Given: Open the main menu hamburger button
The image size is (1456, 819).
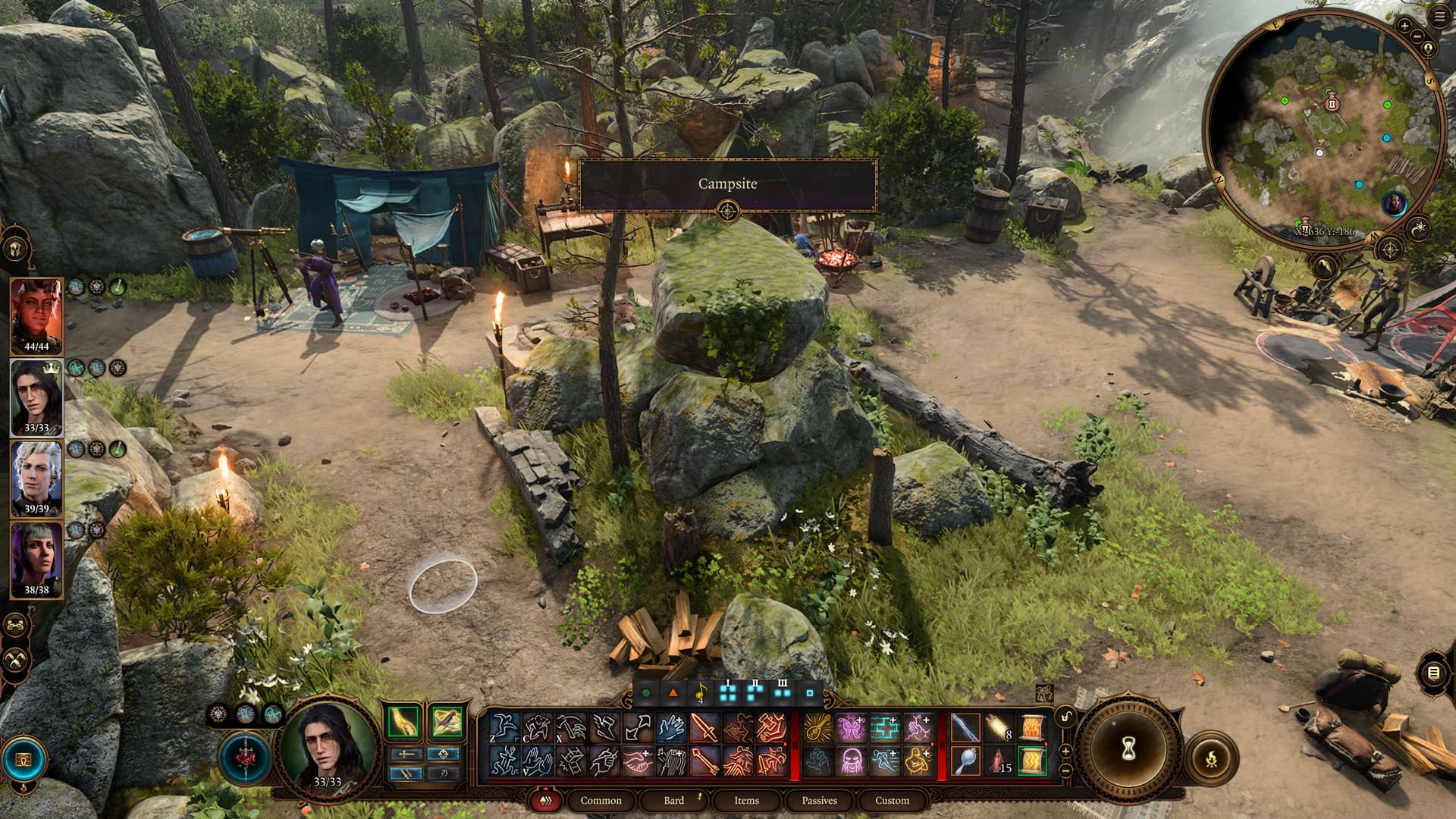Looking at the screenshot, I should click(1441, 17).
